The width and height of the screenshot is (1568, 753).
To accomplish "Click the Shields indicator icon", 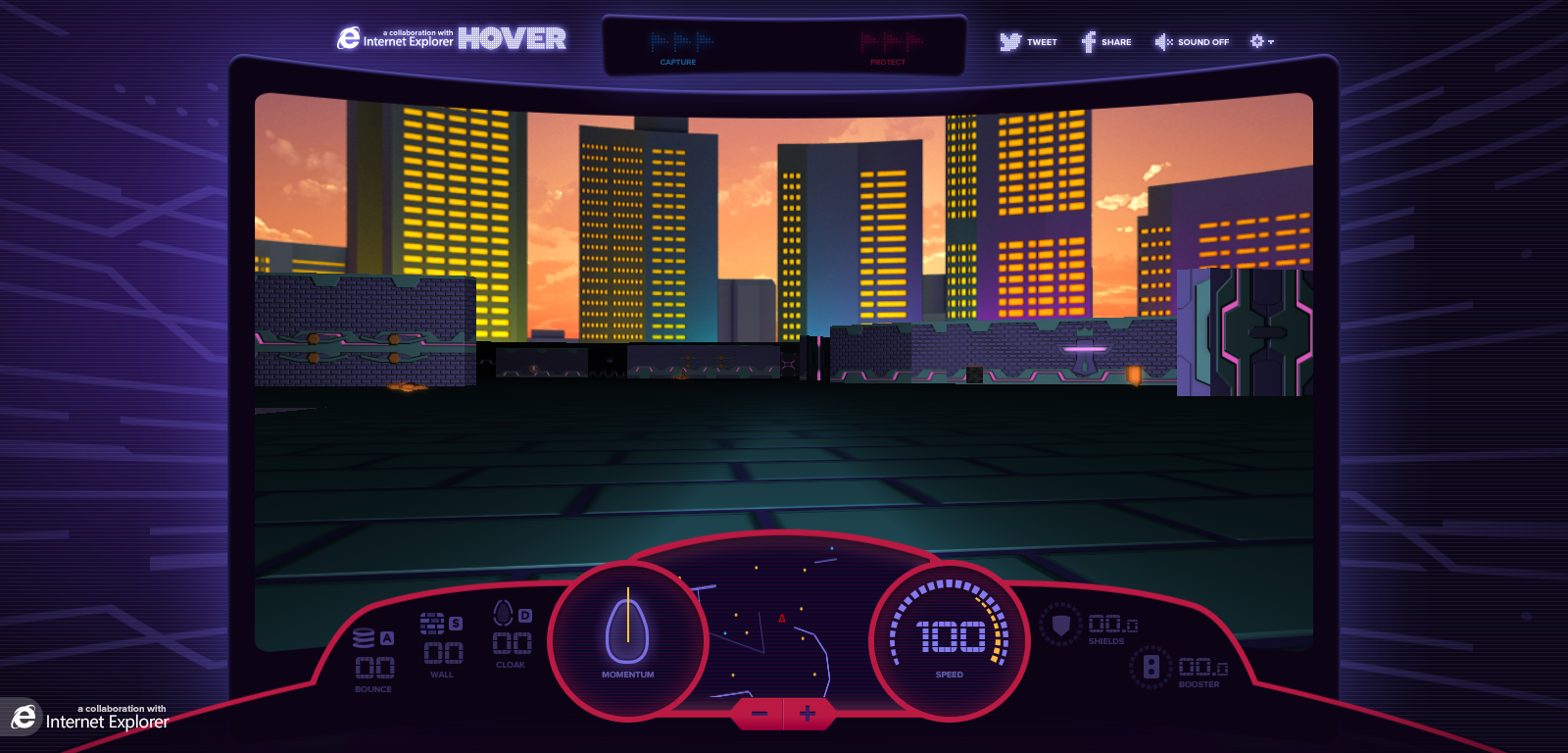I will tap(1061, 627).
